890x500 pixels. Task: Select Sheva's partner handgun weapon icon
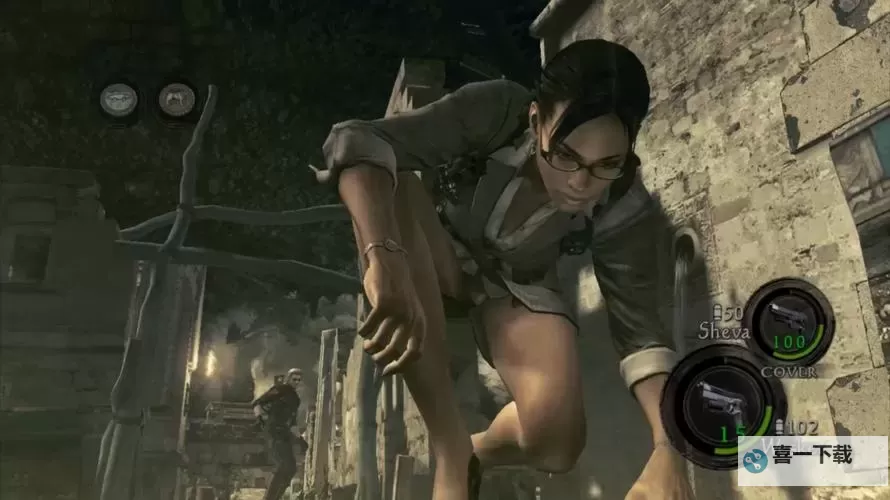point(787,319)
